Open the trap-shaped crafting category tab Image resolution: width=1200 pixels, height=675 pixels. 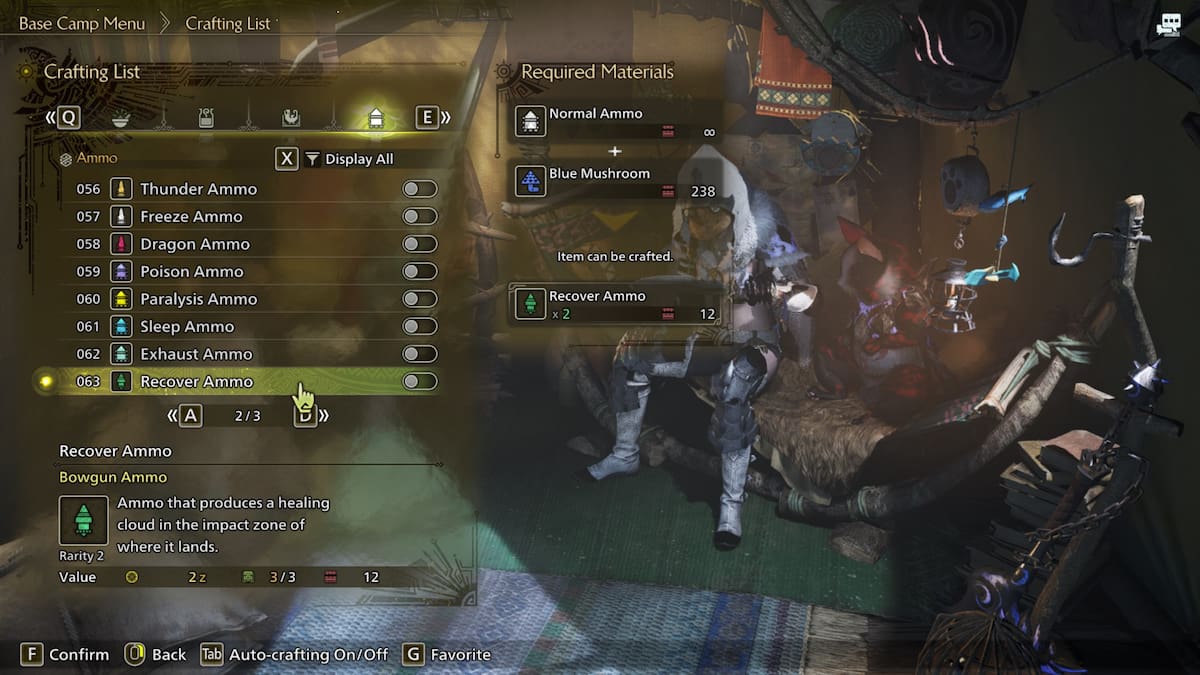coord(205,118)
